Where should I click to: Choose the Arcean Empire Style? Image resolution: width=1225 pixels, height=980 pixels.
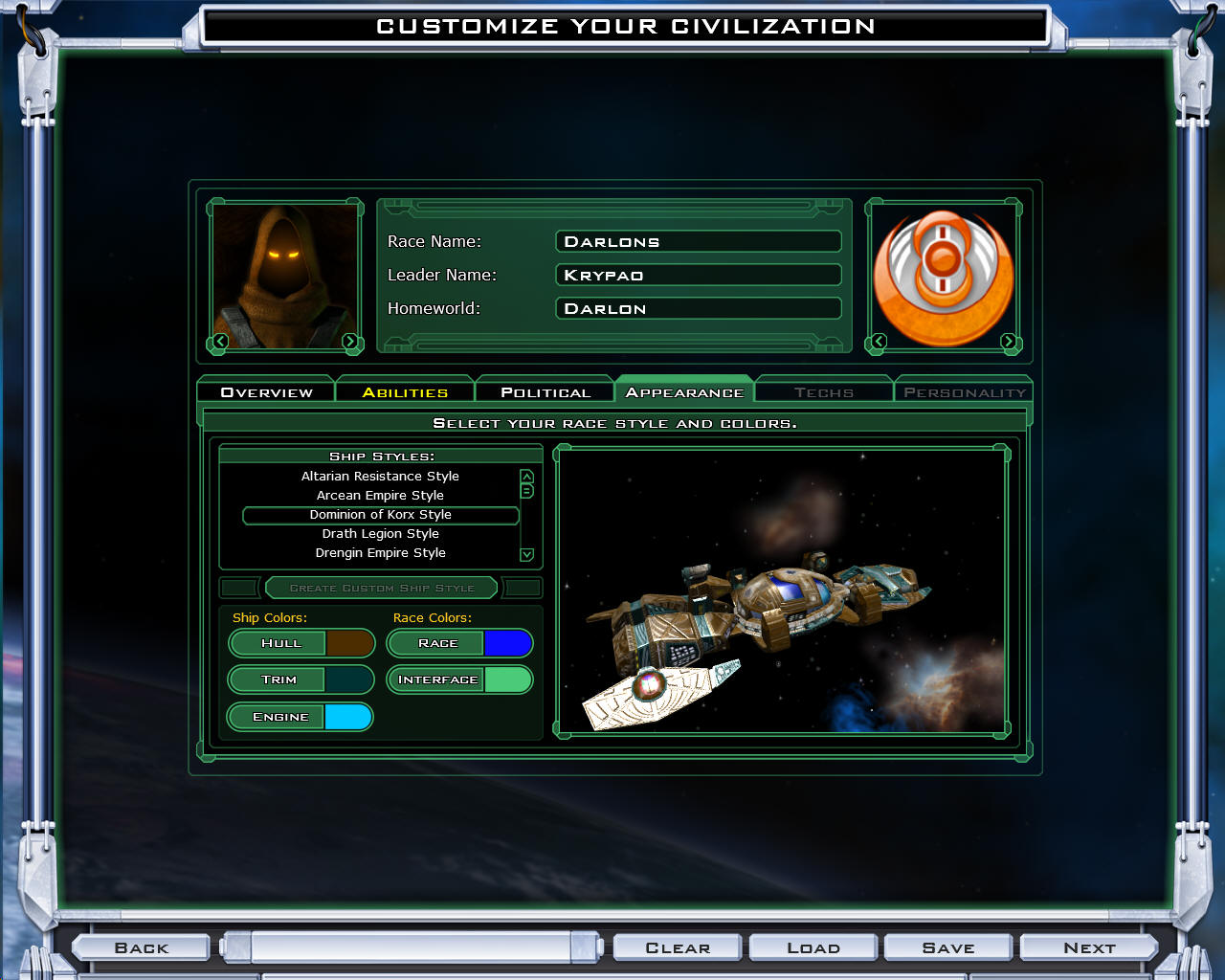coord(380,496)
